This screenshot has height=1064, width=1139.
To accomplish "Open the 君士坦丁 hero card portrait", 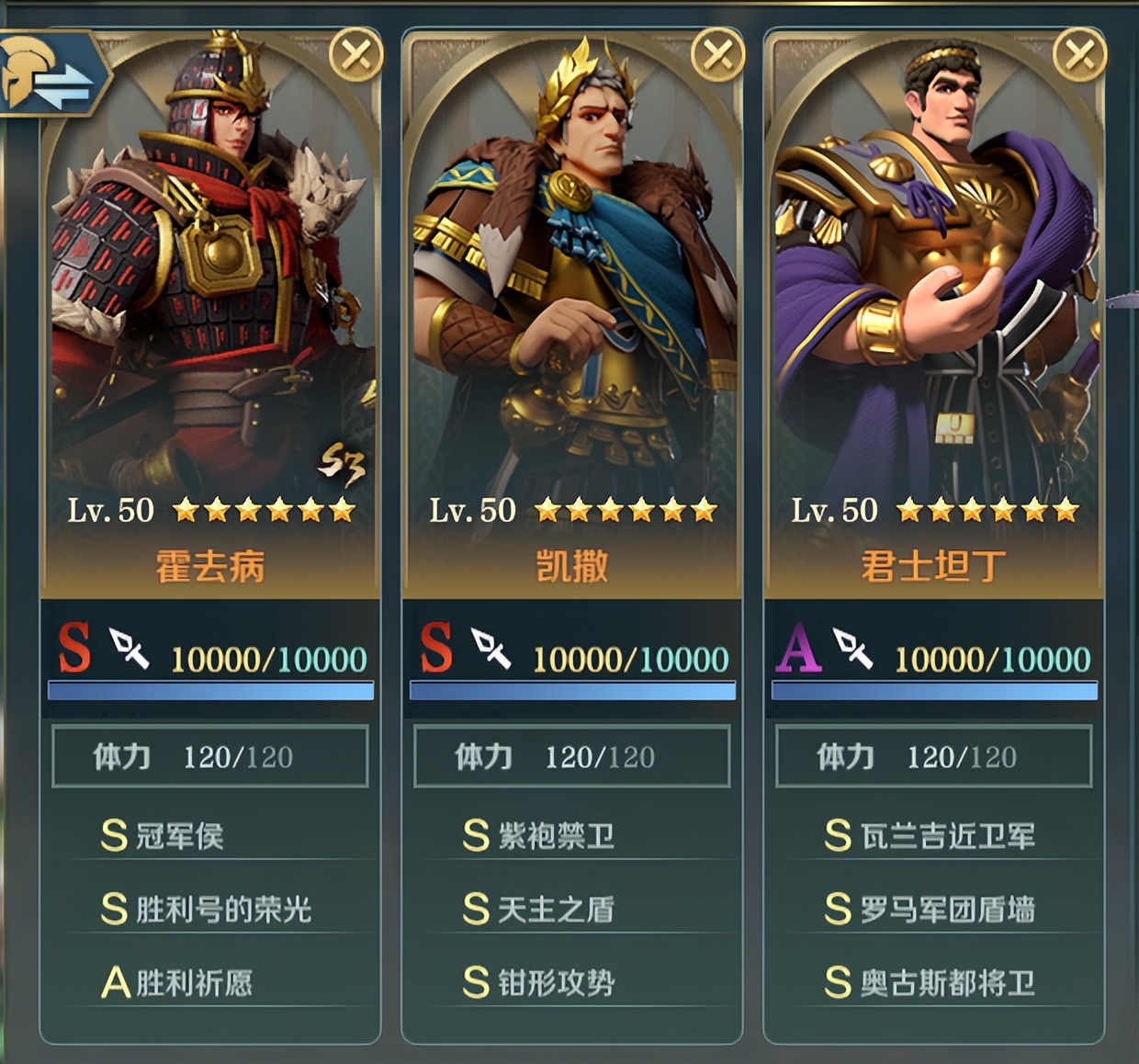I will pos(933,276).
